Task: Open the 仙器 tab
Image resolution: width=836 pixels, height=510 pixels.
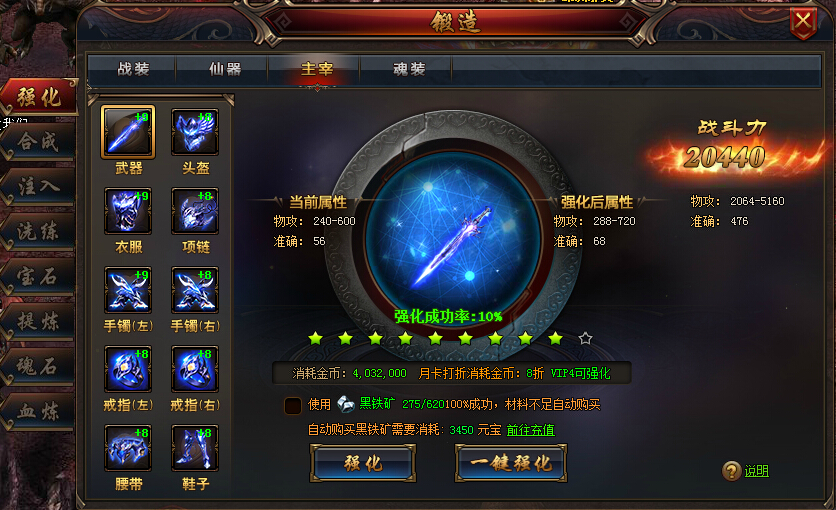Action: 225,69
